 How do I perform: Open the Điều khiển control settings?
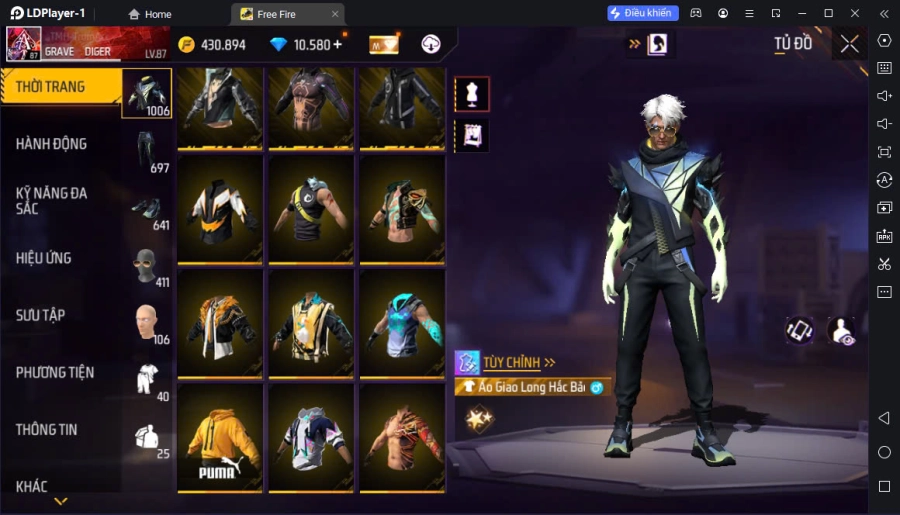point(643,13)
